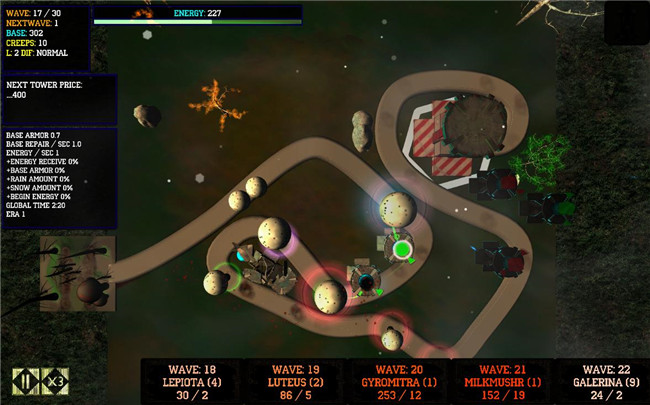Viewport: 650px width, 405px height.
Task: Click the Wave 21 Milkmushr panel
Action: click(x=501, y=381)
